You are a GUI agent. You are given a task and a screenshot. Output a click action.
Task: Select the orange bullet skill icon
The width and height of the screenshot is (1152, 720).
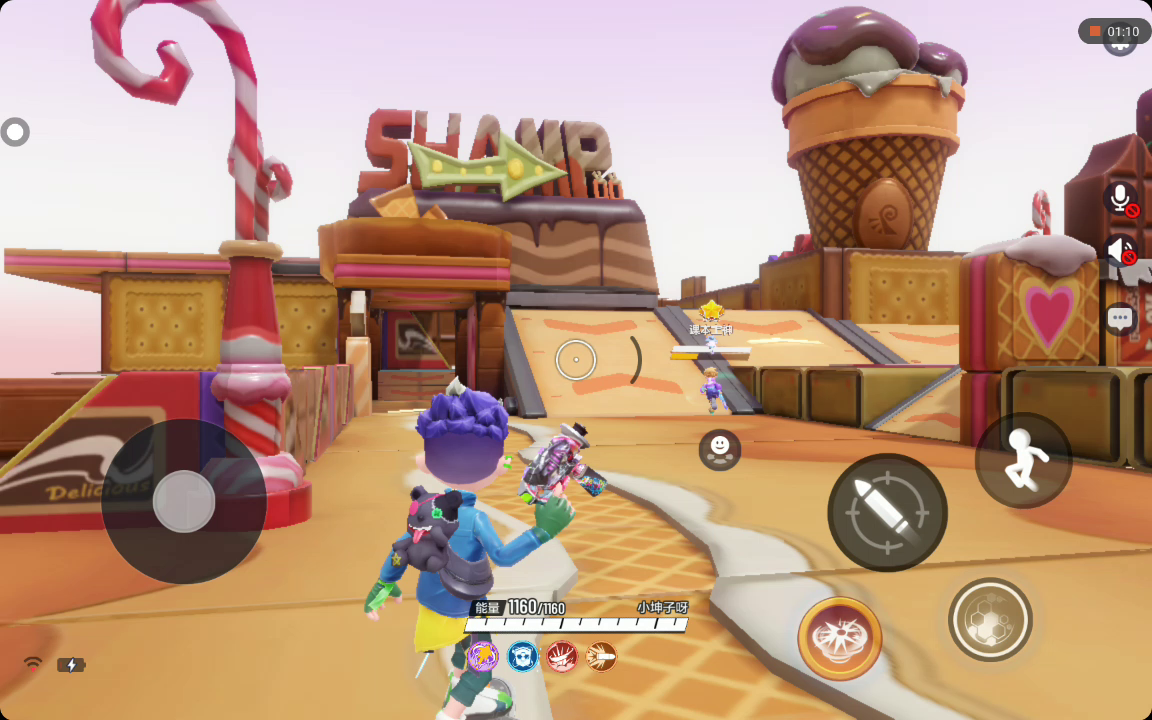[601, 656]
